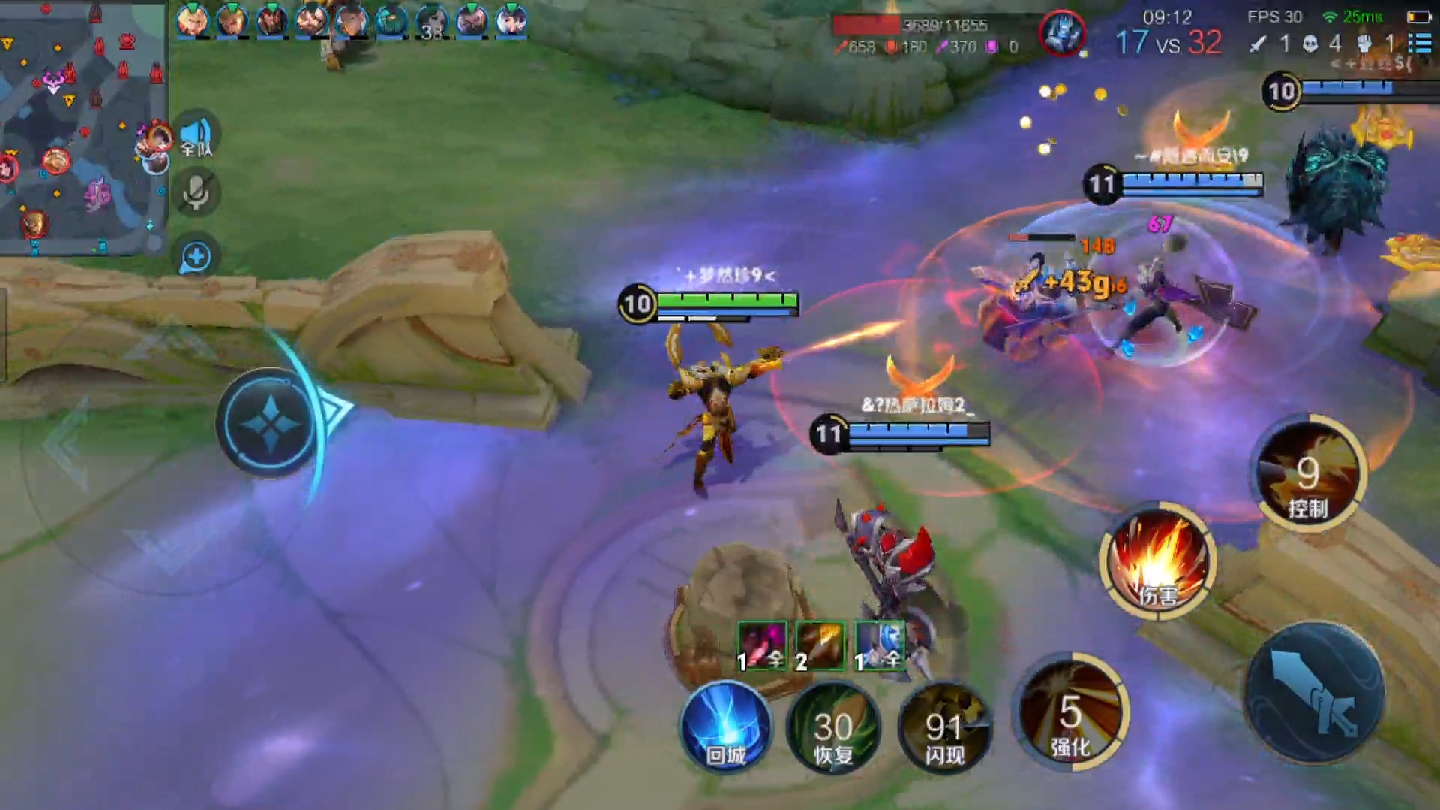Select the golden blade item slot
Screen dimensions: 1440x810
coord(821,645)
